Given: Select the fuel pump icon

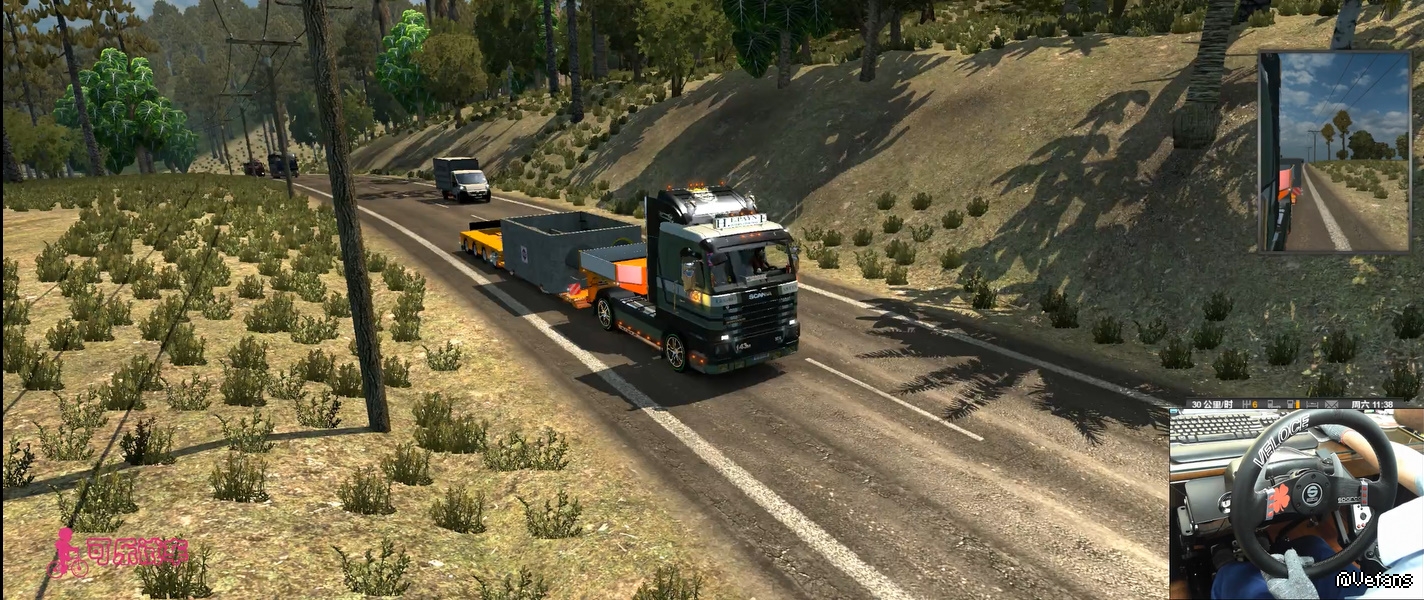Looking at the screenshot, I should click(x=1292, y=404).
